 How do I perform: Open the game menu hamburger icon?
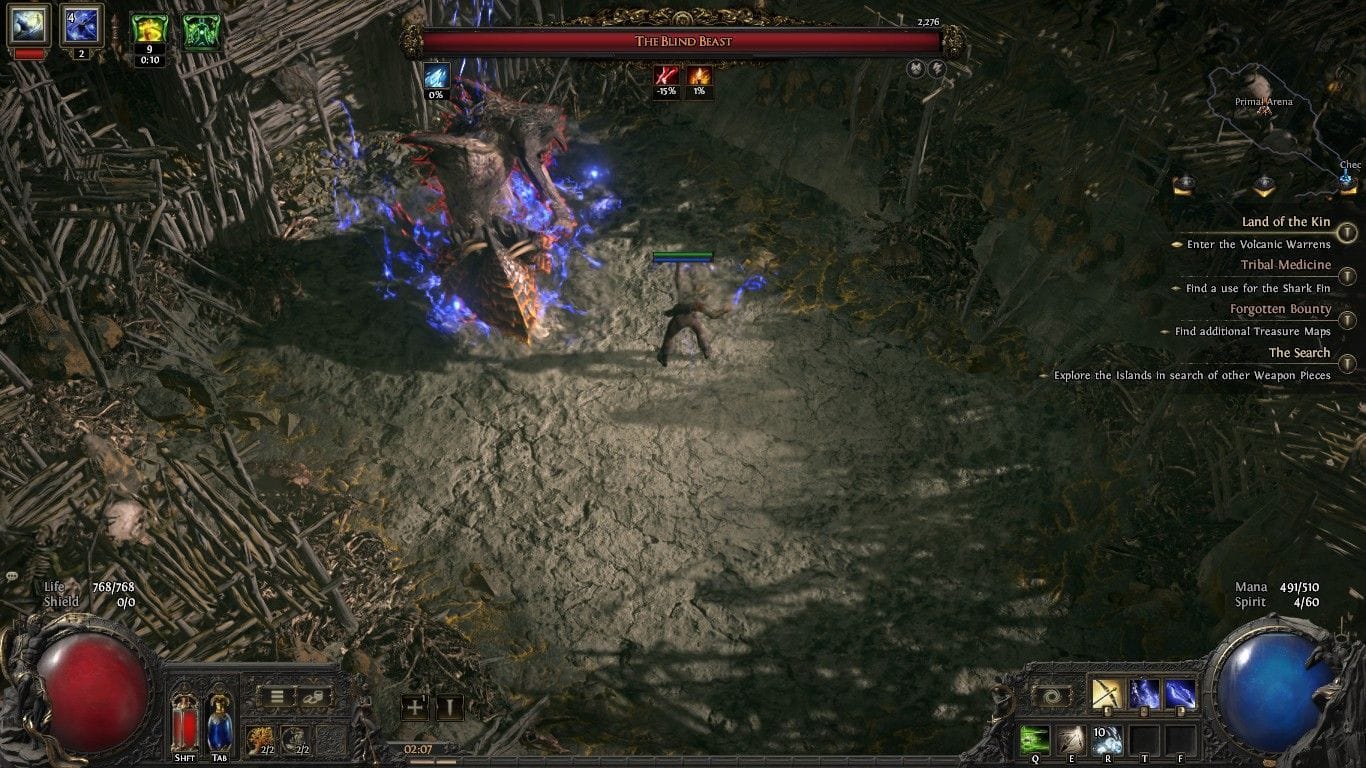pos(277,697)
